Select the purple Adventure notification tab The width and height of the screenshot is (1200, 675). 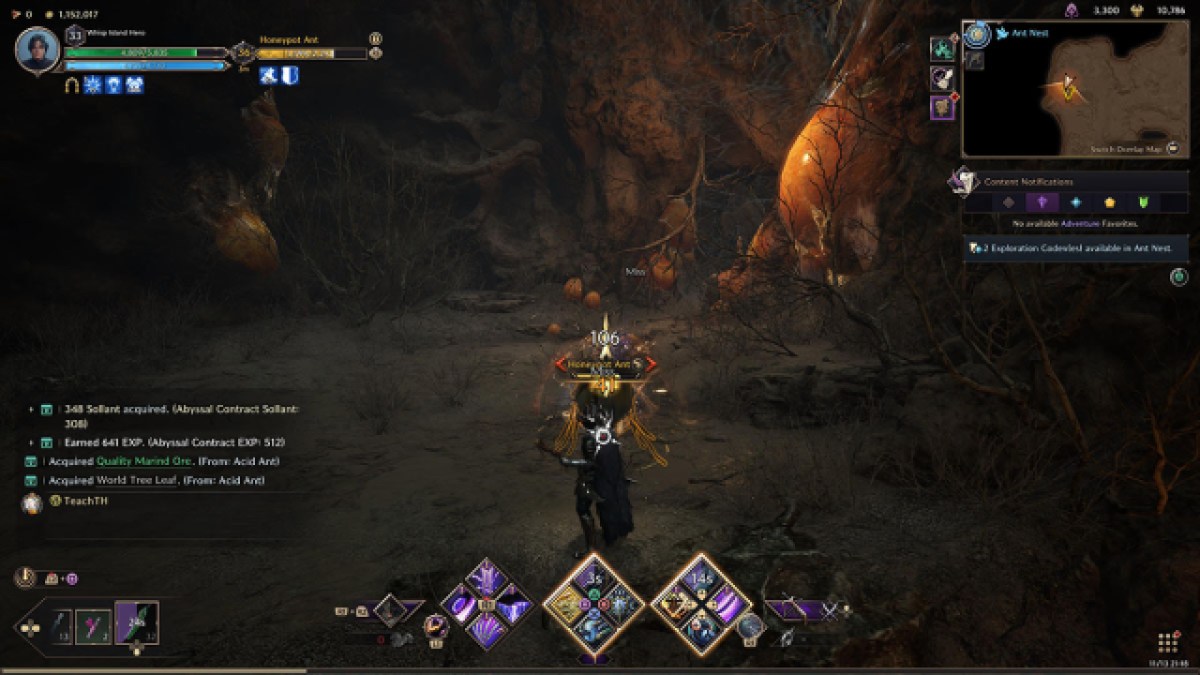coord(1042,202)
